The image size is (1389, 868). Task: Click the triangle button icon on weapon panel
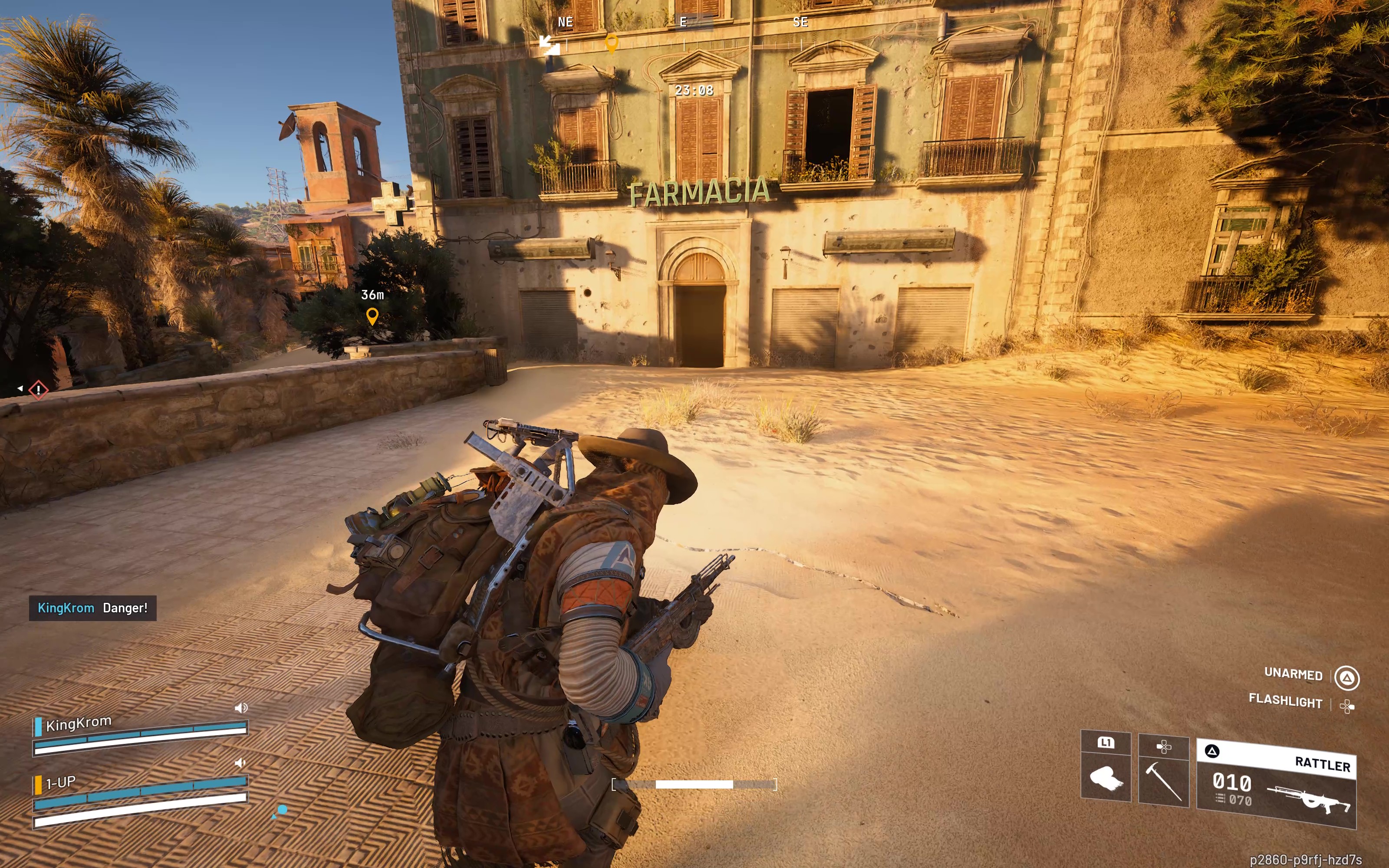1212,750
